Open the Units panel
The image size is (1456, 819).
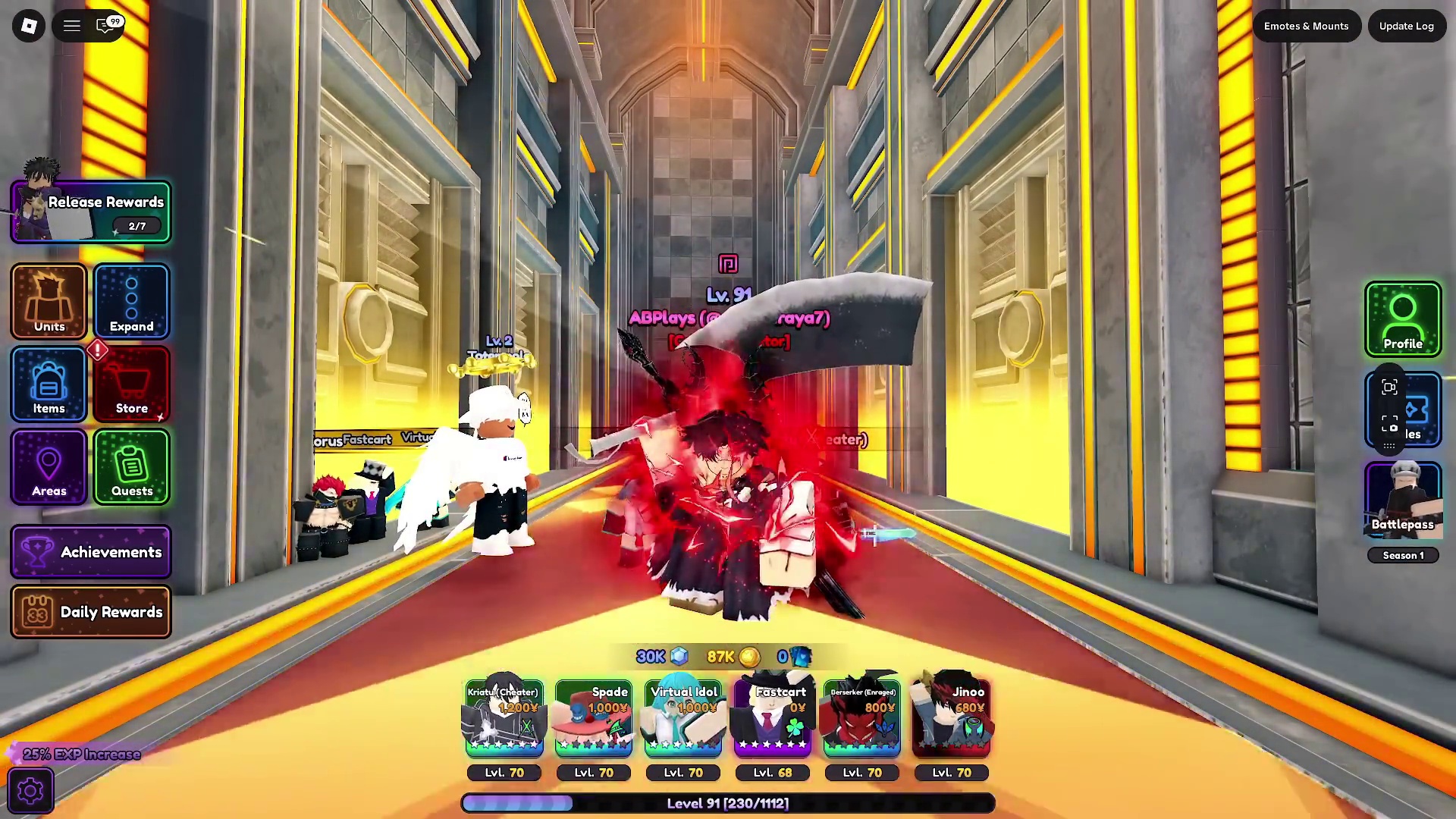click(49, 302)
